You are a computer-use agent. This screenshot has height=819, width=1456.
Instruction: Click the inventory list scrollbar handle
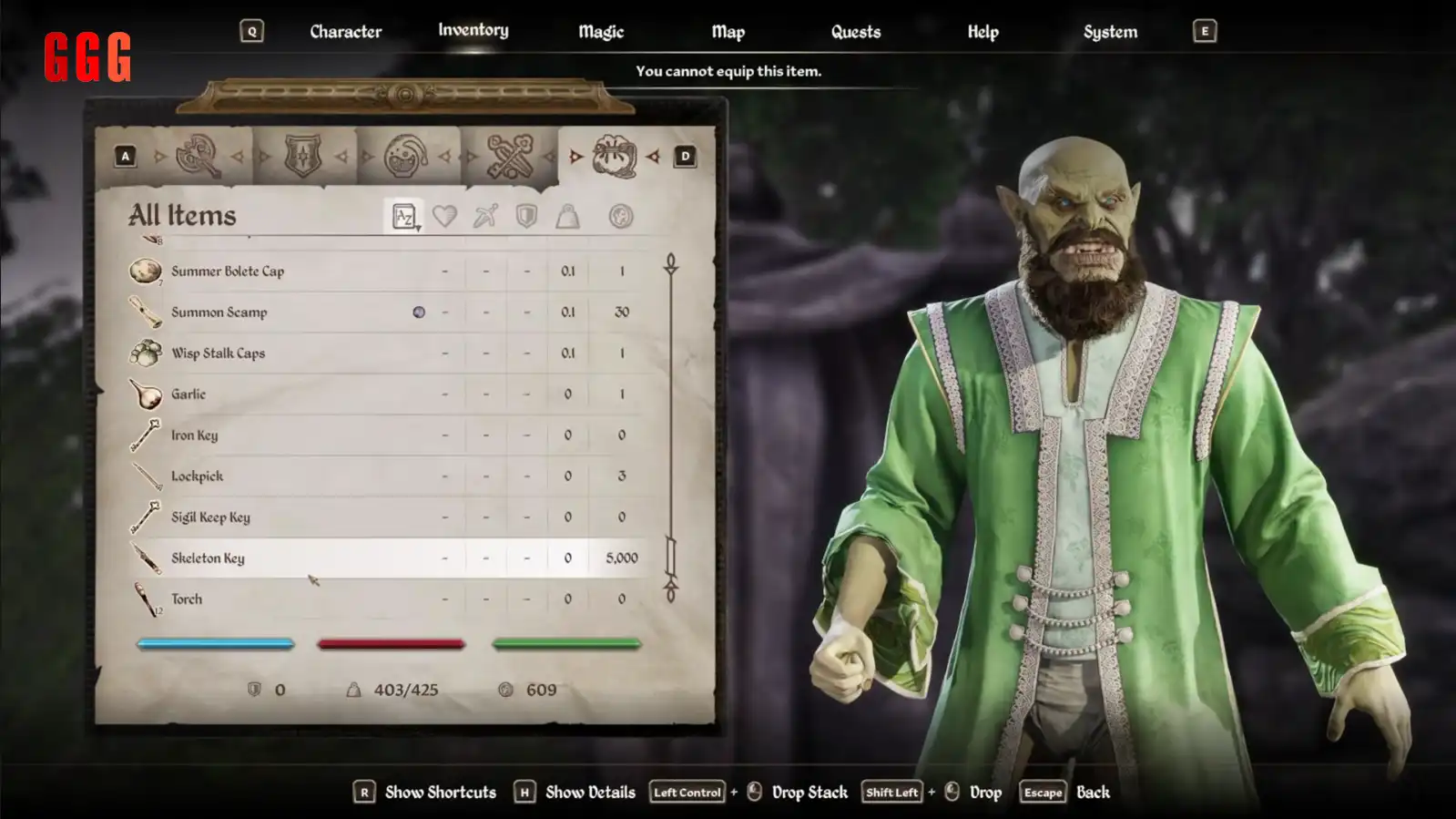coord(671,556)
